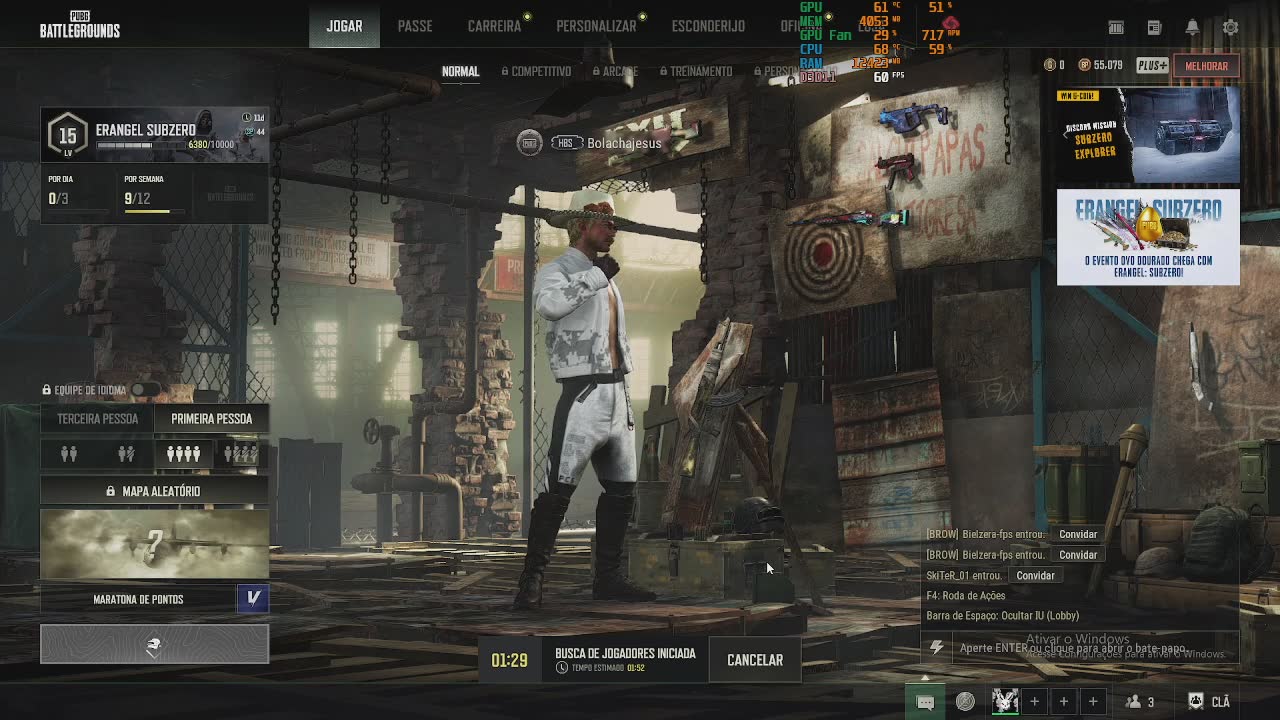1280x720 pixels.
Task: Open the Clã menu
Action: [x=1209, y=702]
